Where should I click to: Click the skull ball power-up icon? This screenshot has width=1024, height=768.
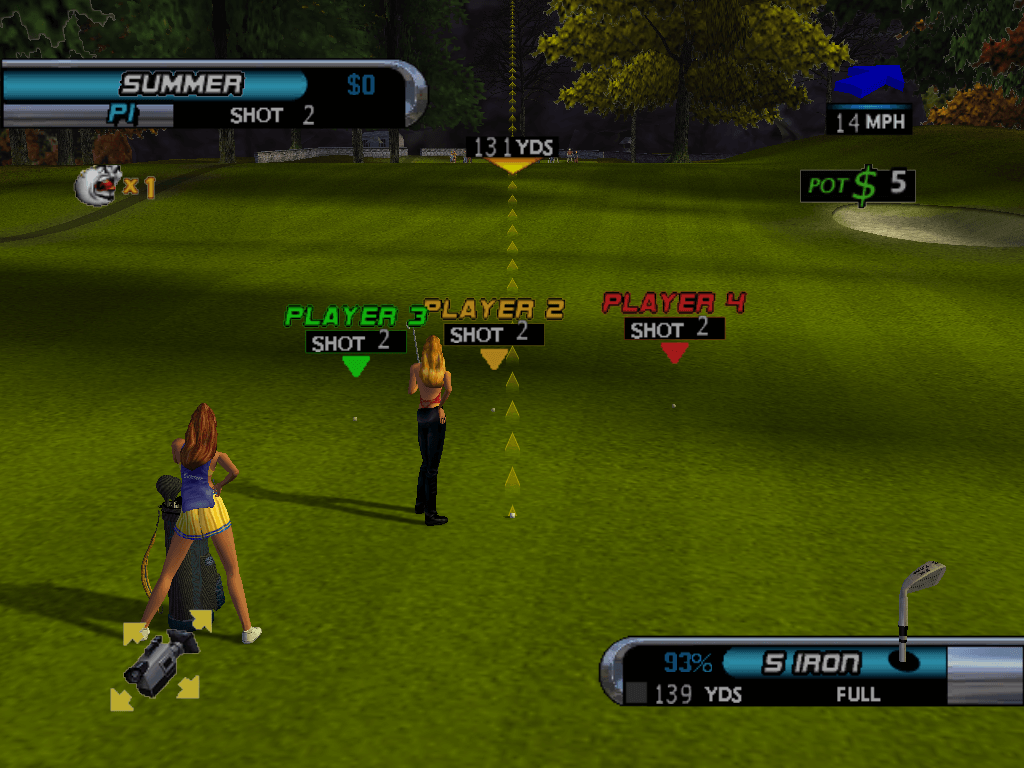(x=98, y=186)
